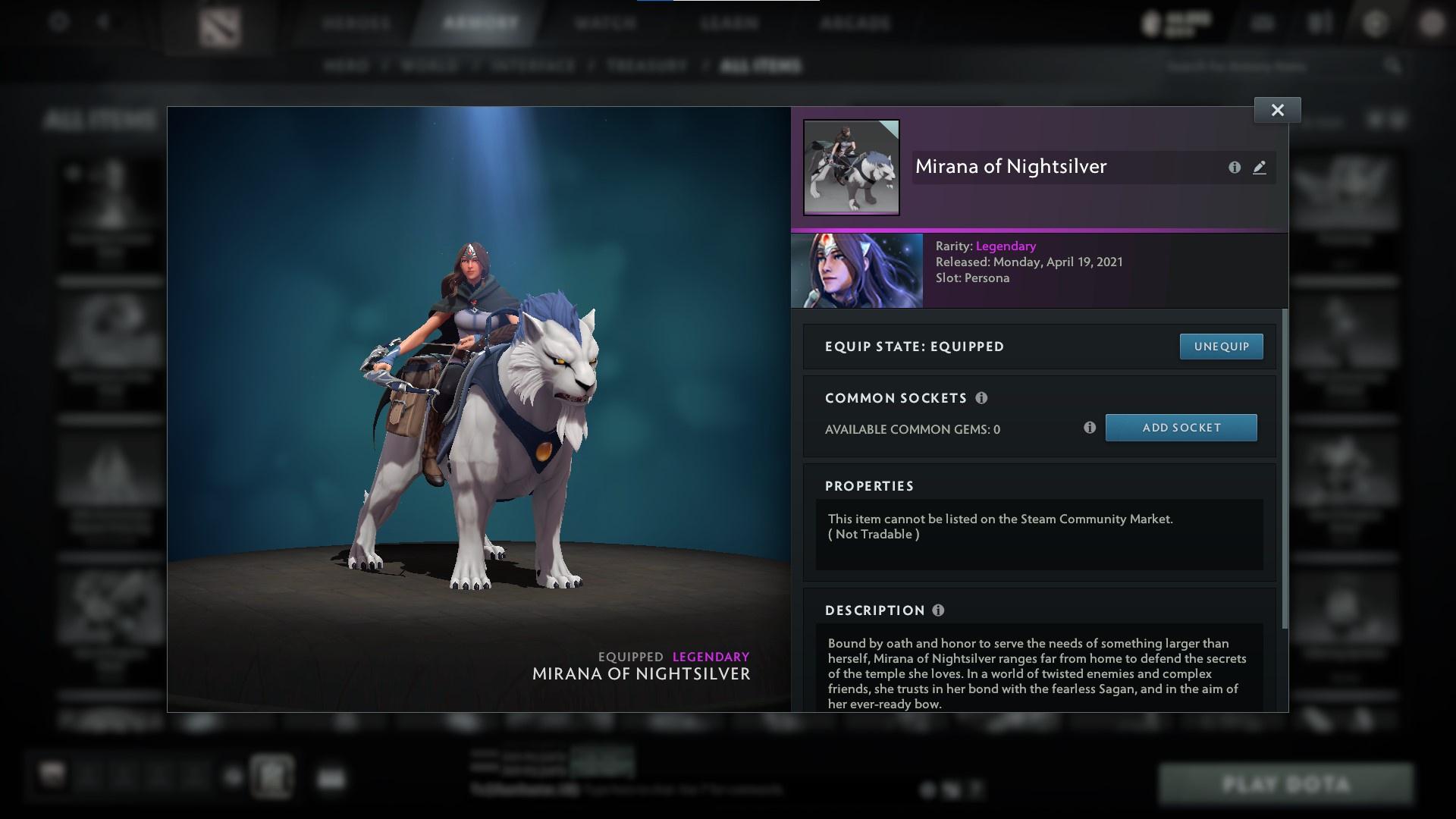
Task: Click the pencil icon to rename the item
Action: click(1259, 168)
